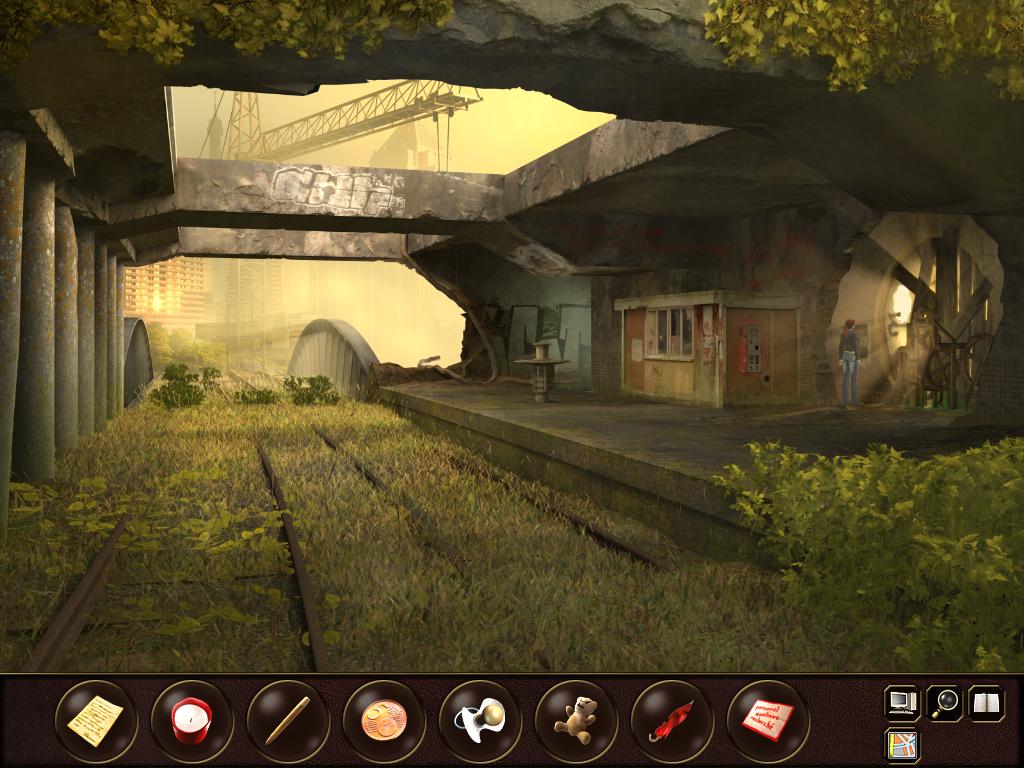Select the baby pacifier item
The width and height of the screenshot is (1024, 768).
coord(480,720)
